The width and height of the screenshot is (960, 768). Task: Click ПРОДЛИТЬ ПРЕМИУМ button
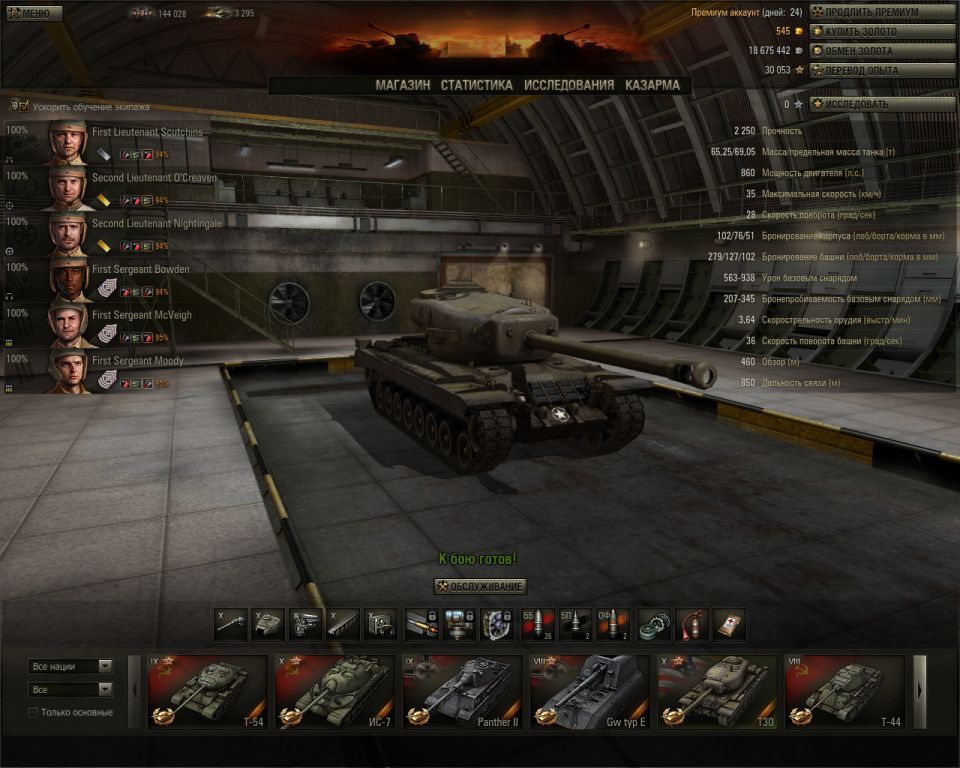[883, 12]
